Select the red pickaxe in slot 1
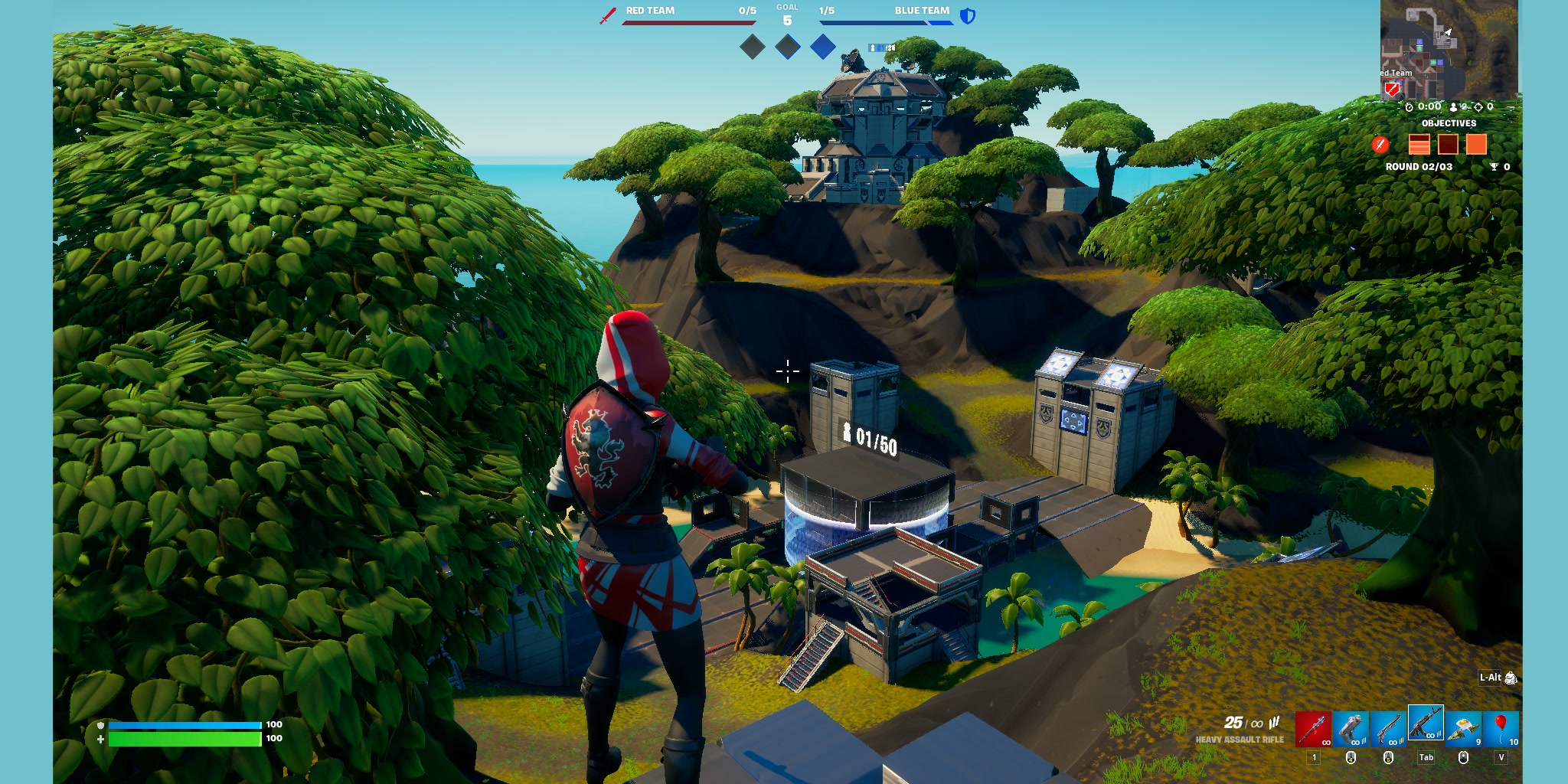The width and height of the screenshot is (1568, 784). point(1314,727)
